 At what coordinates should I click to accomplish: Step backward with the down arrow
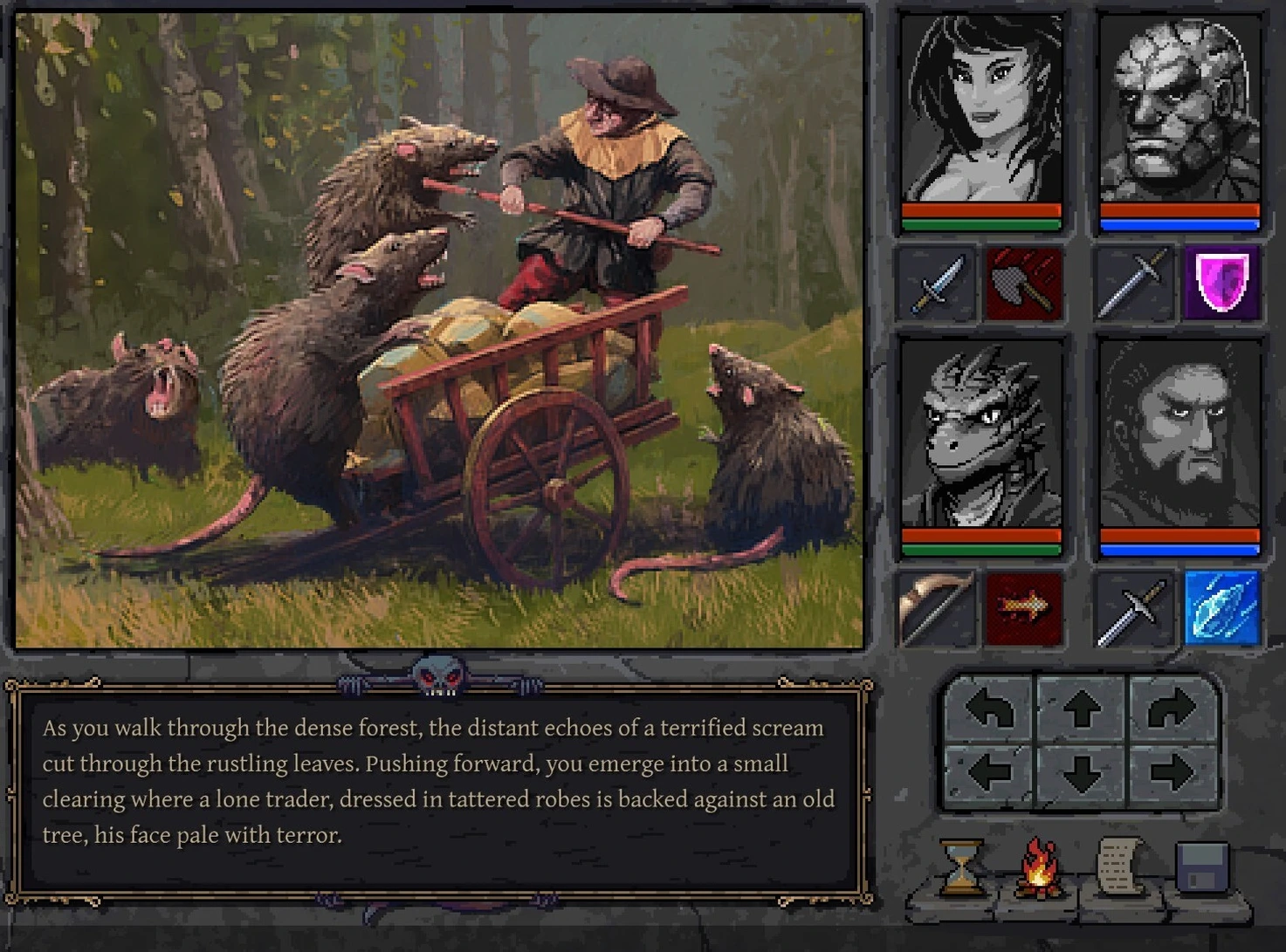(x=1082, y=773)
